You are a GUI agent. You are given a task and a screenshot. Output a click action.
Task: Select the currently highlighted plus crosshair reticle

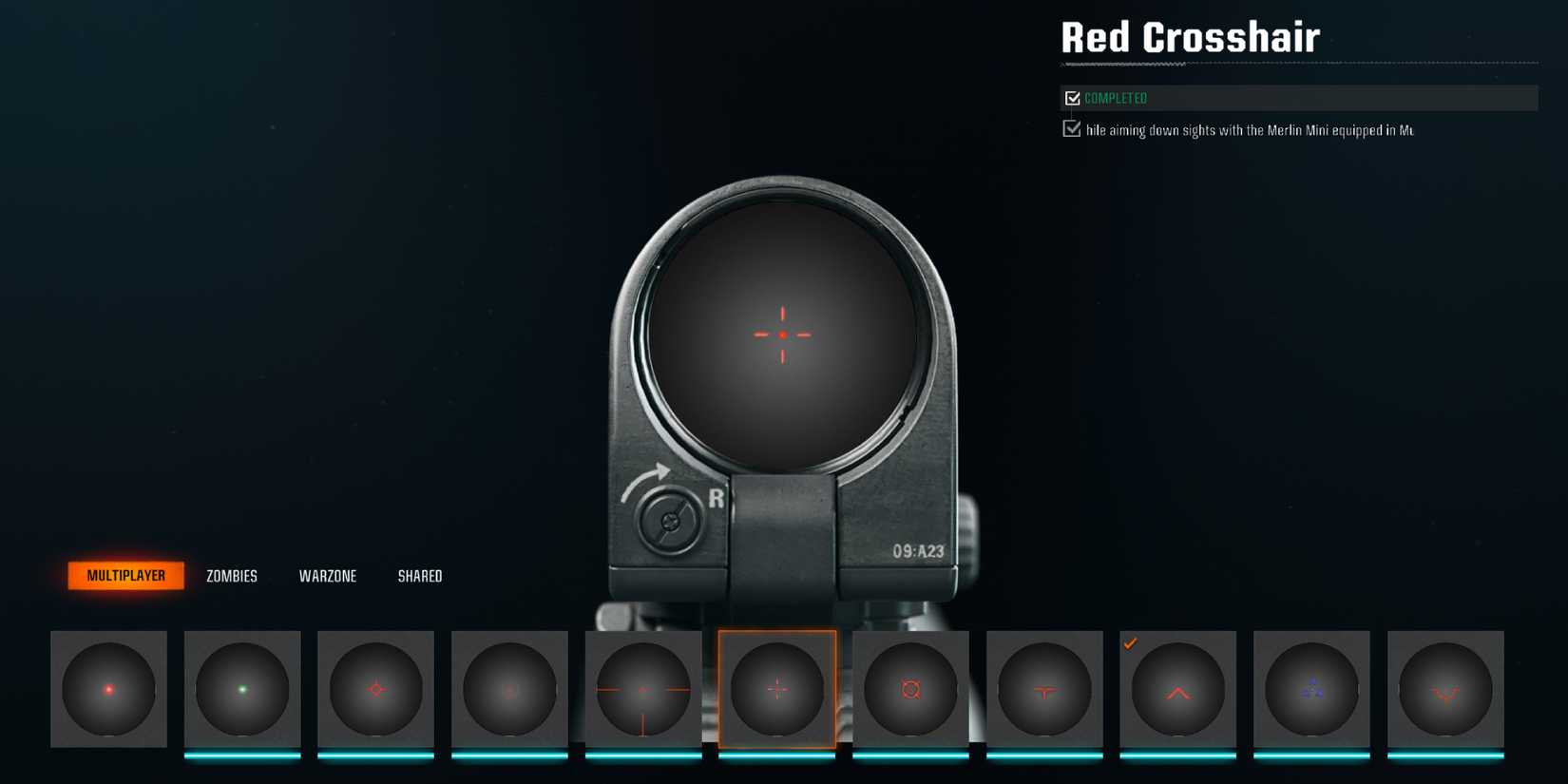(x=778, y=689)
